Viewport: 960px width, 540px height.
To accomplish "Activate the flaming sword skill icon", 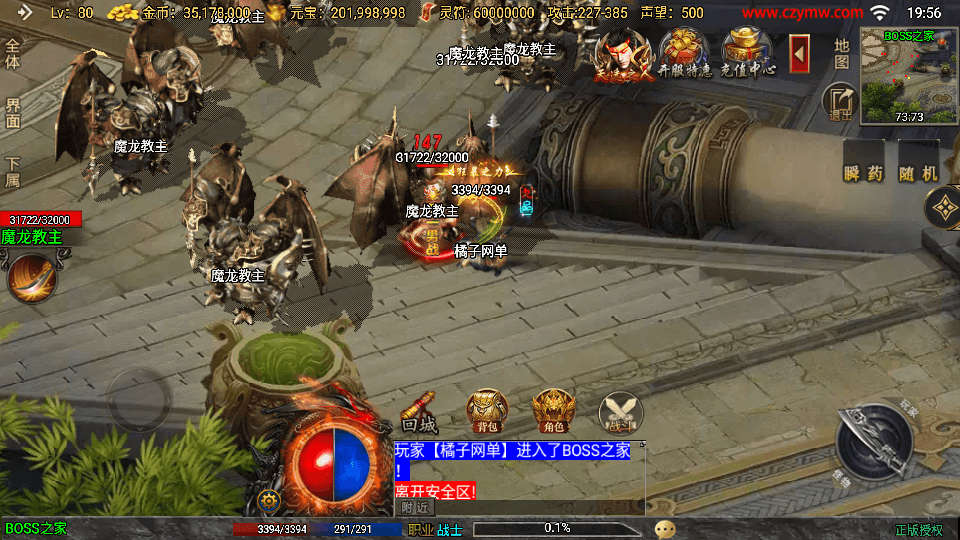I will click(x=31, y=278).
